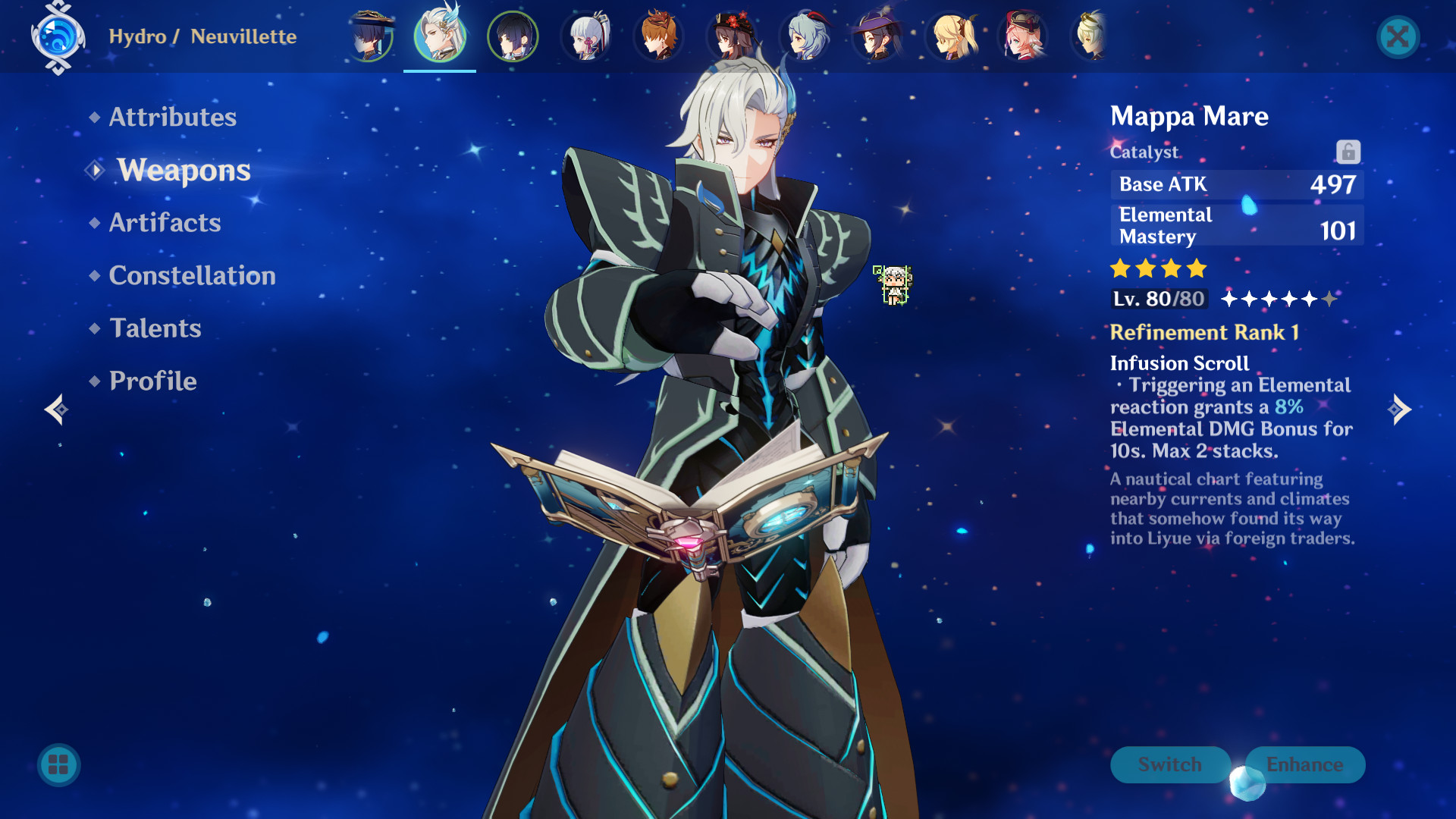Select Childe's character portrait
Image resolution: width=1456 pixels, height=819 pixels.
pyautogui.click(x=659, y=36)
